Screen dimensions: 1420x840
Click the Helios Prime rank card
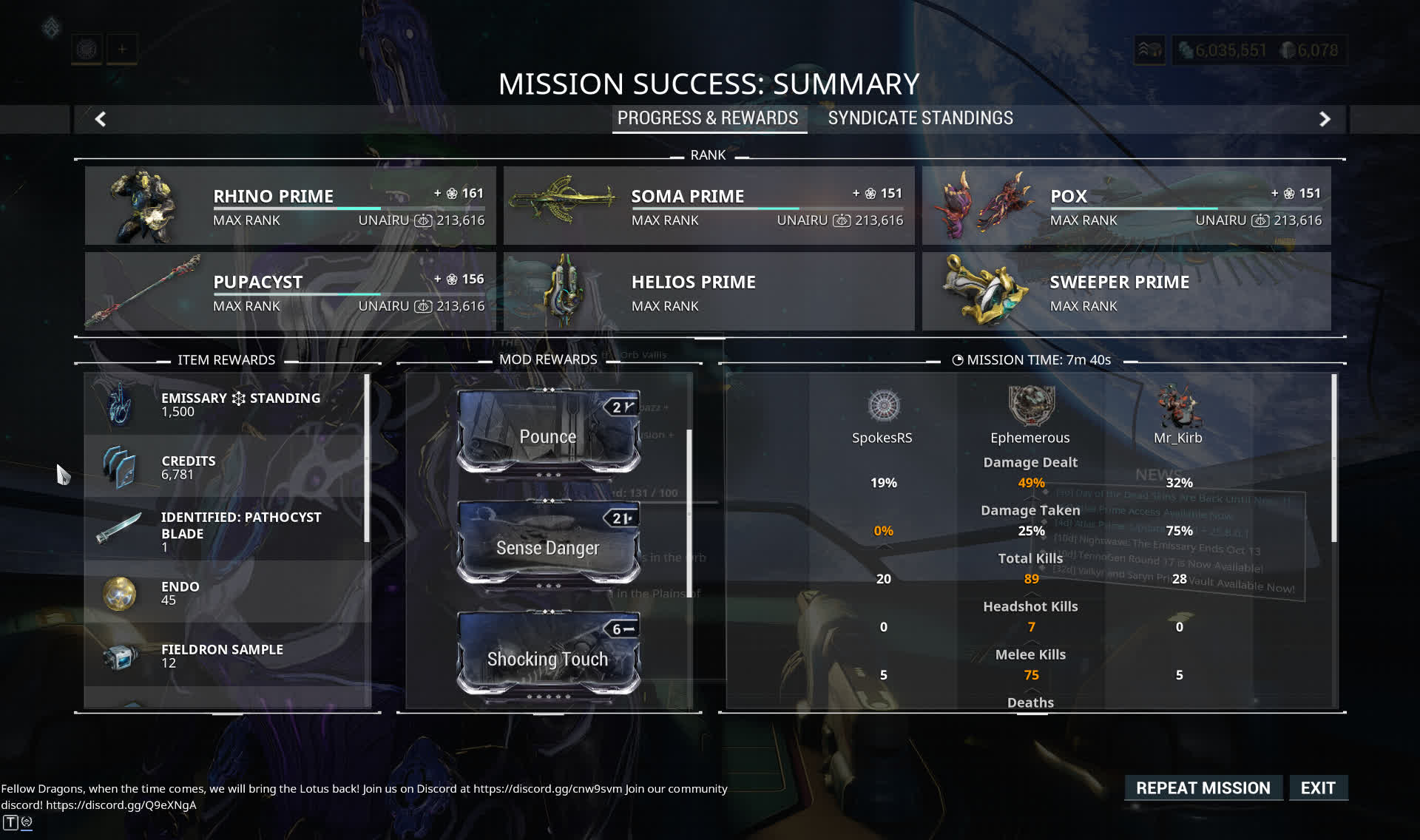click(x=709, y=291)
